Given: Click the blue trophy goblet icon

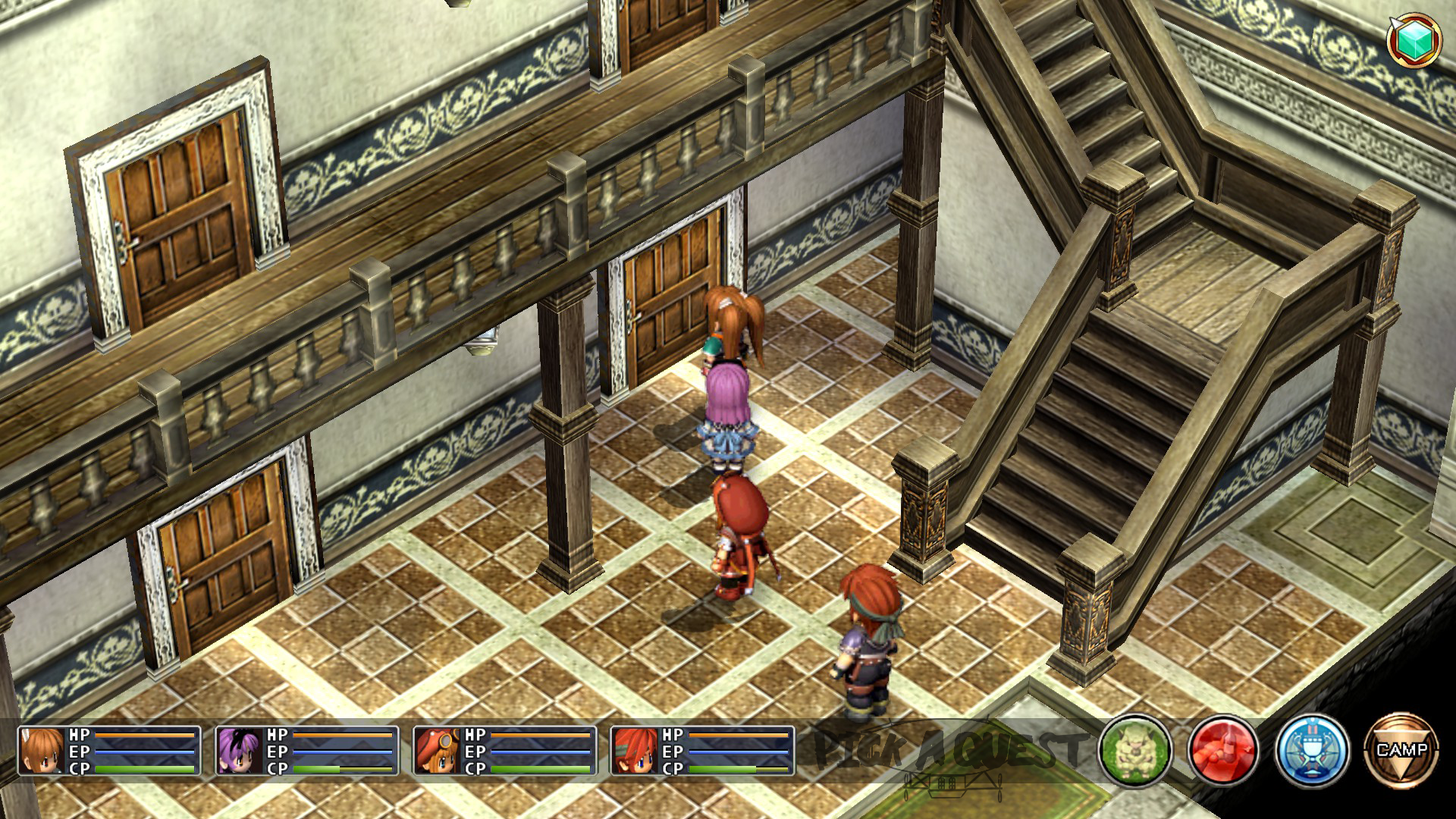Looking at the screenshot, I should (1312, 751).
